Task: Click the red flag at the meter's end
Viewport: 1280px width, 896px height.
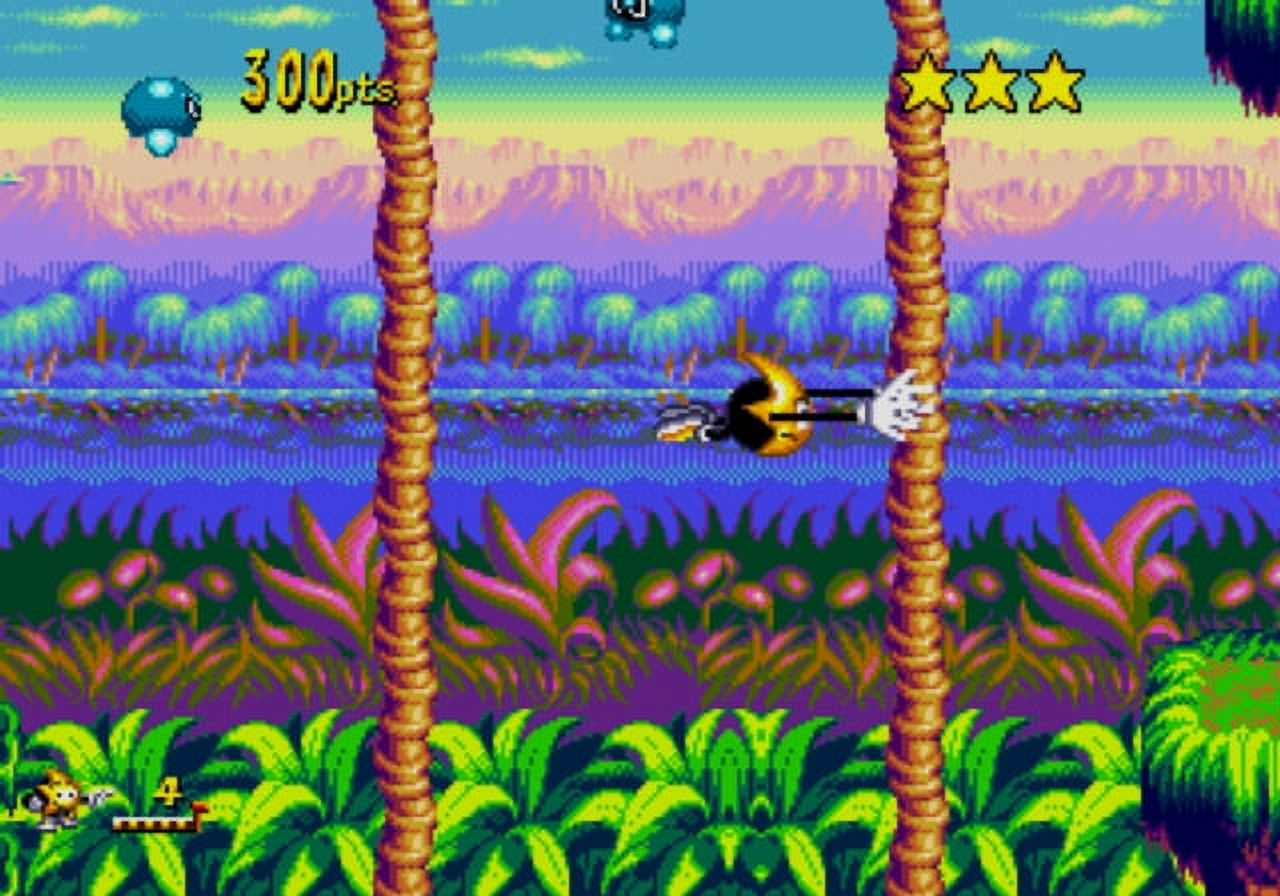Action: [200, 806]
